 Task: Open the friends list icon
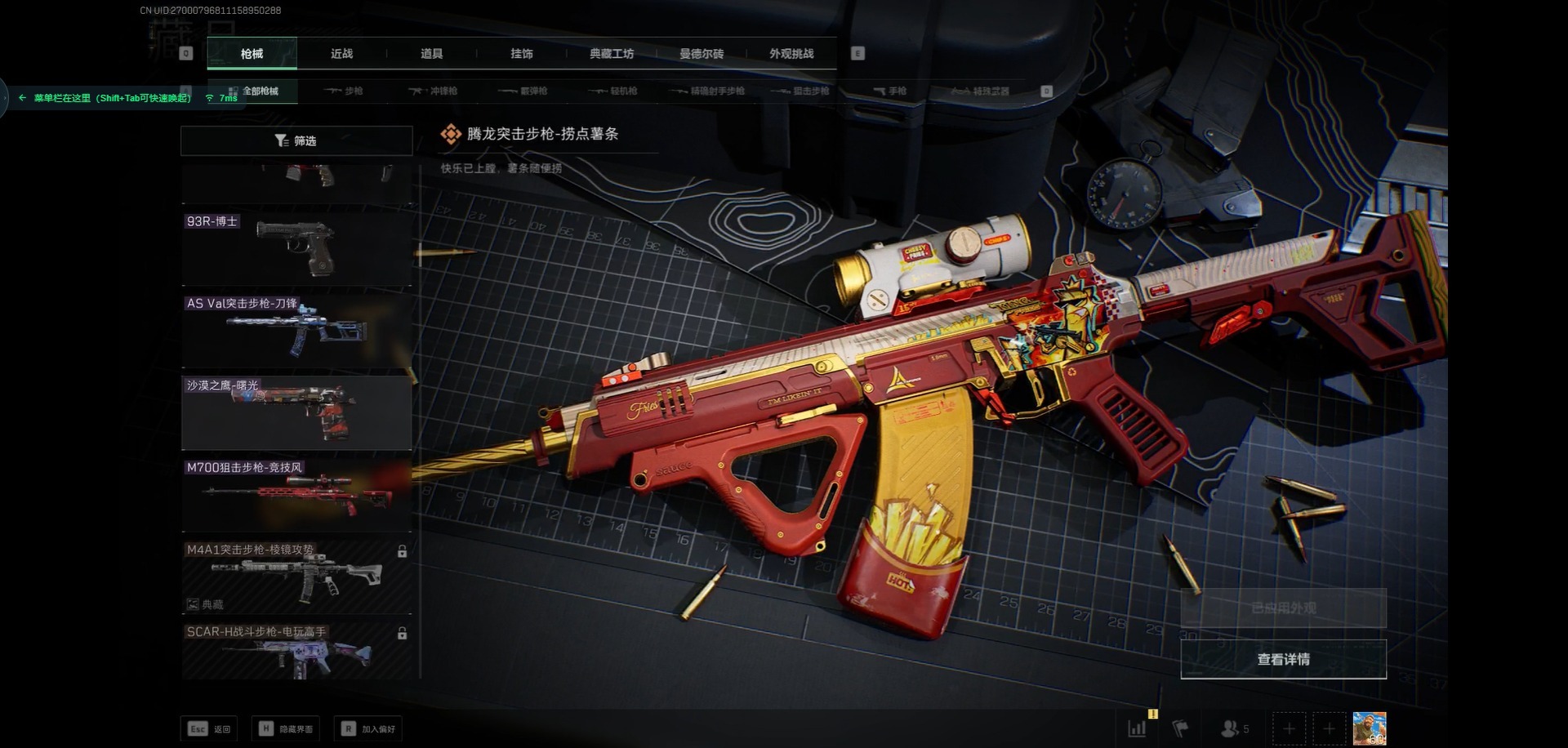tap(1233, 728)
